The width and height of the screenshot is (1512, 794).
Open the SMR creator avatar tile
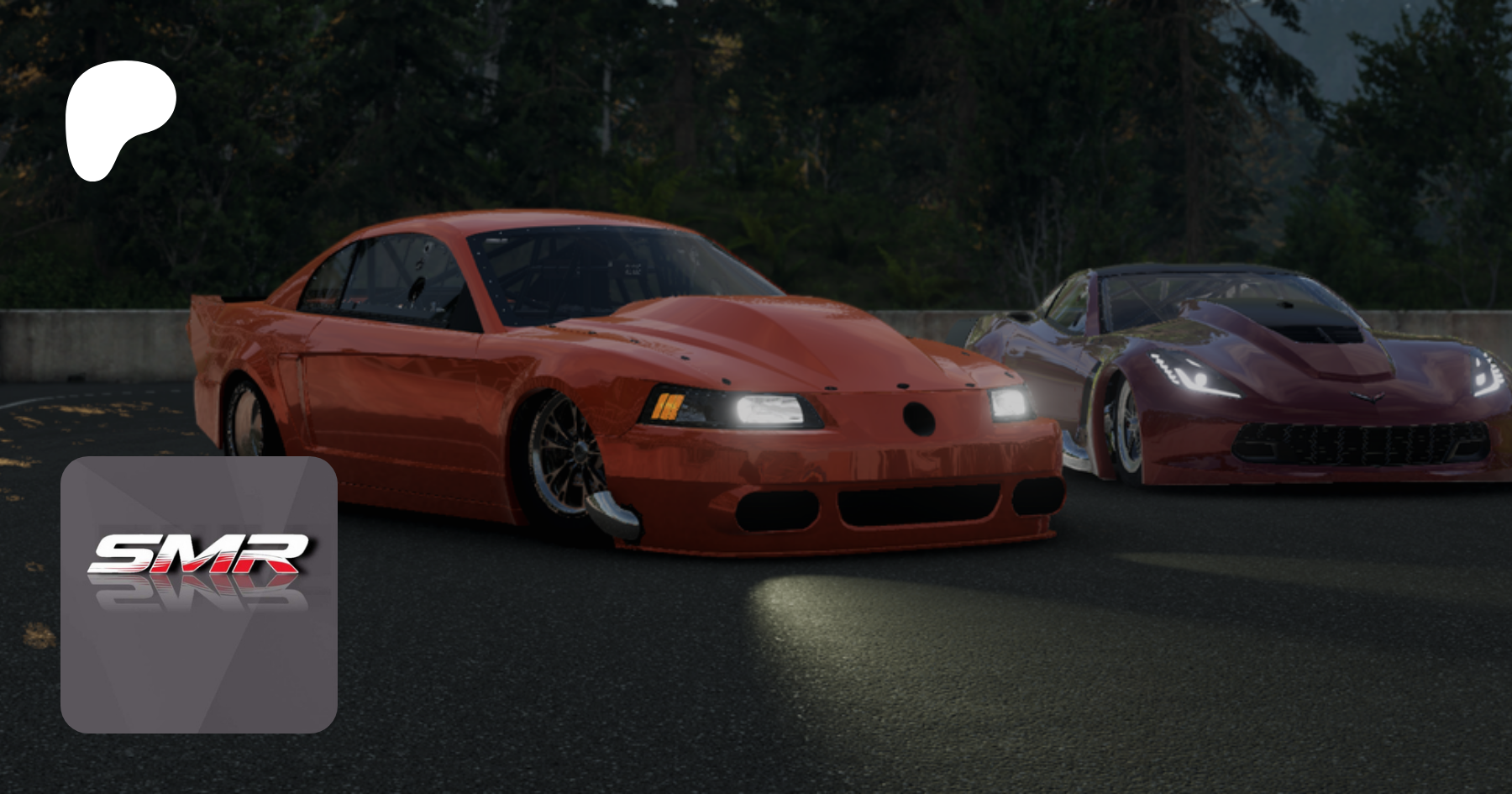point(199,594)
